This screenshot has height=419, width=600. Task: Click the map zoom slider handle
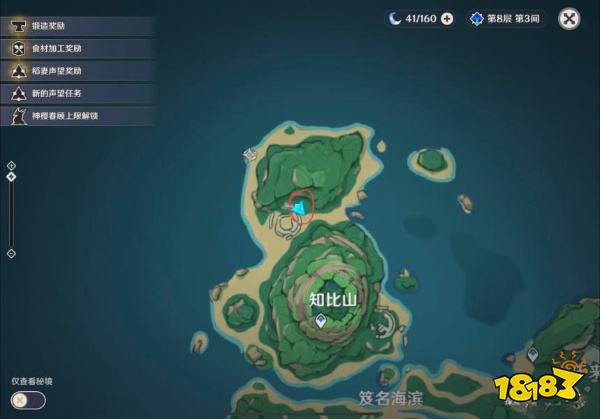coord(11,177)
